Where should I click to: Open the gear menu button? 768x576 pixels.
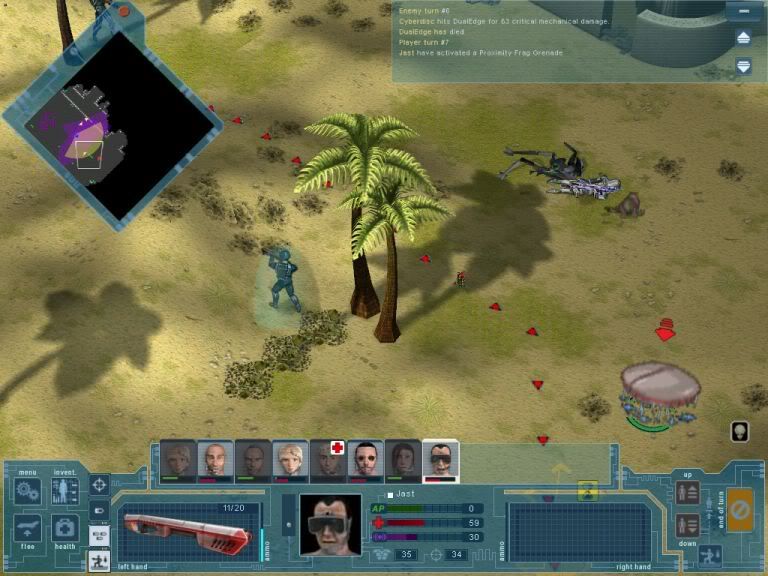27,492
